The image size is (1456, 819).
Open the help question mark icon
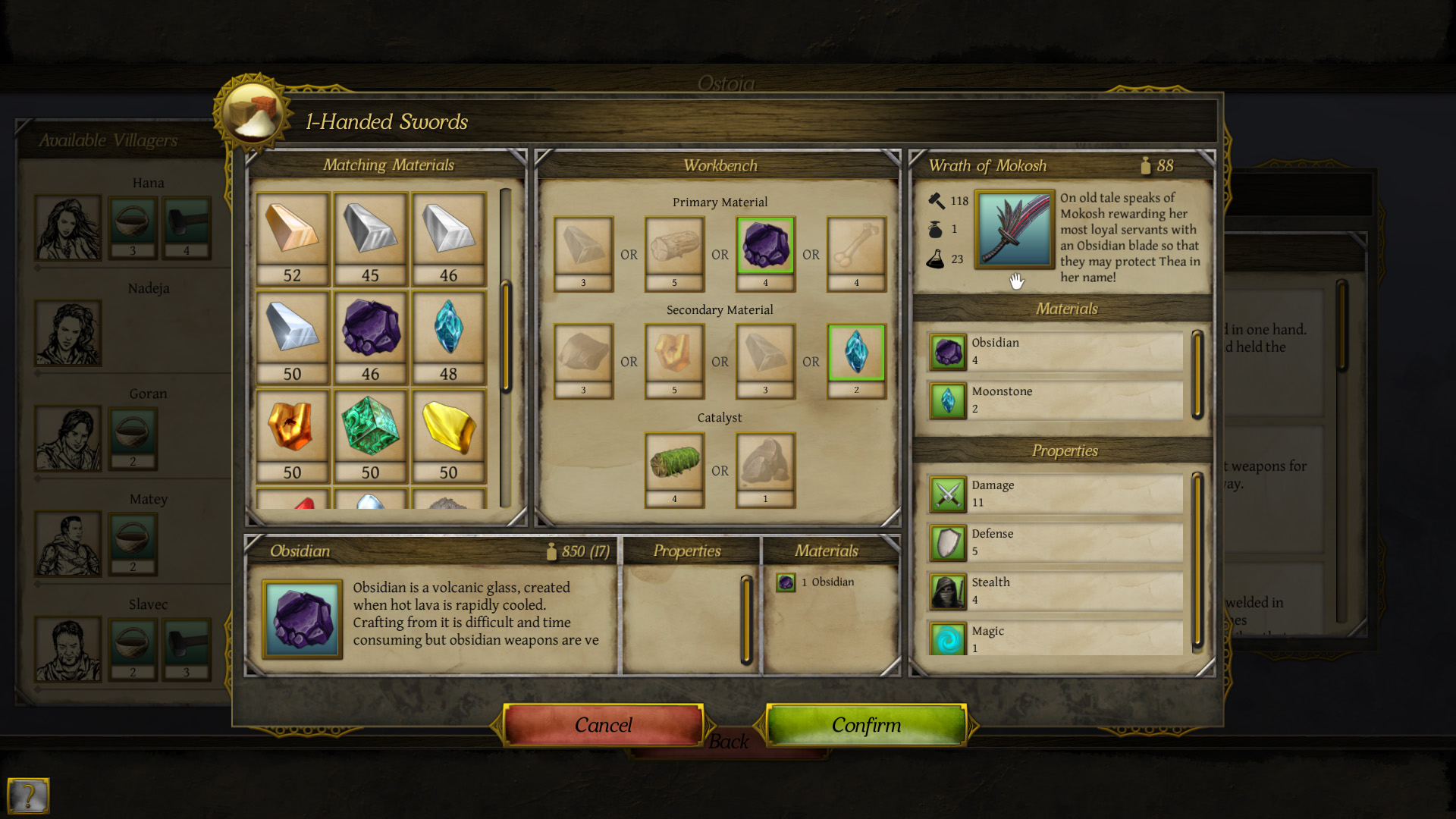29,797
